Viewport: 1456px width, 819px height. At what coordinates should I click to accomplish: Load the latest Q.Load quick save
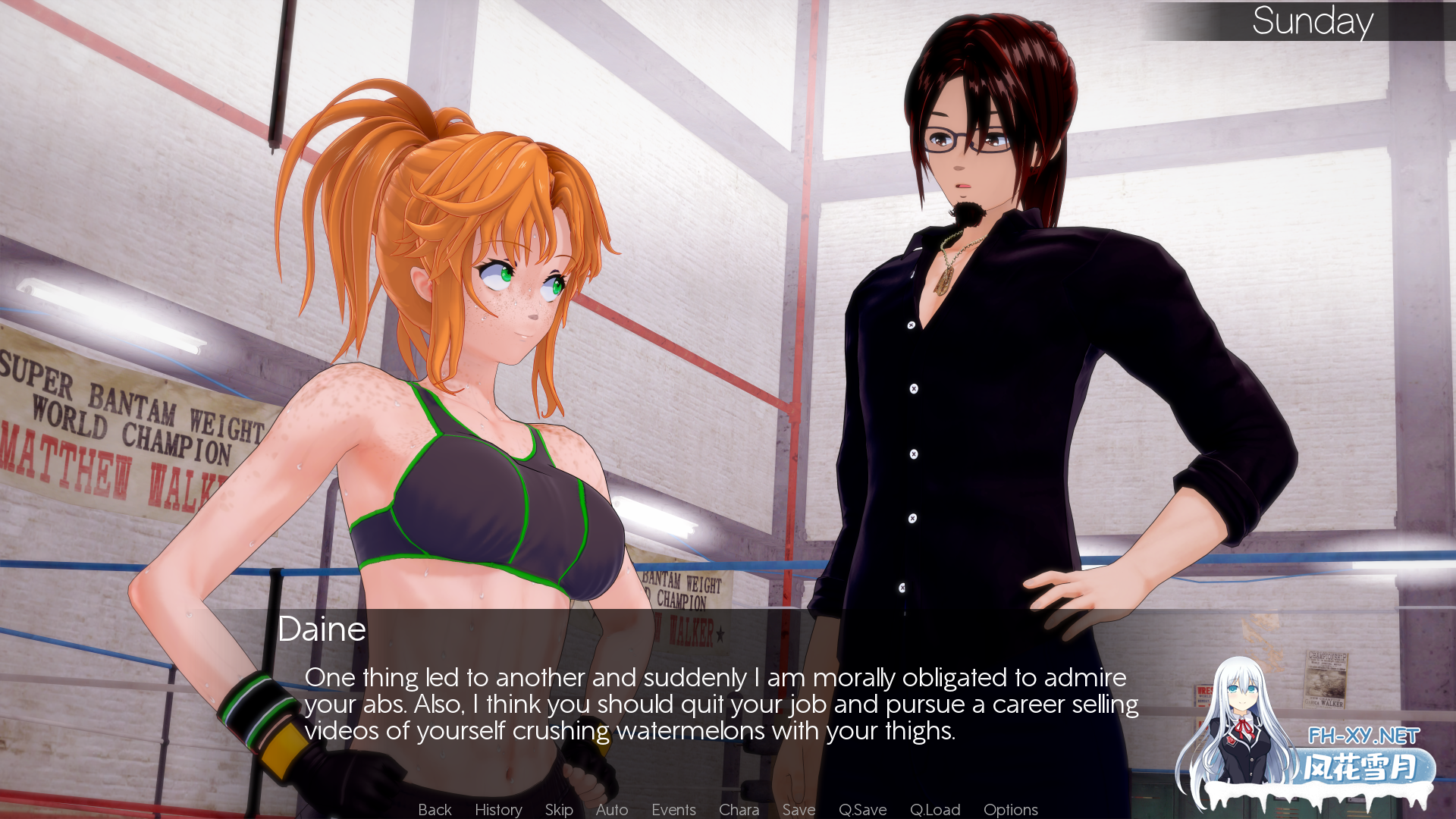[x=935, y=809]
